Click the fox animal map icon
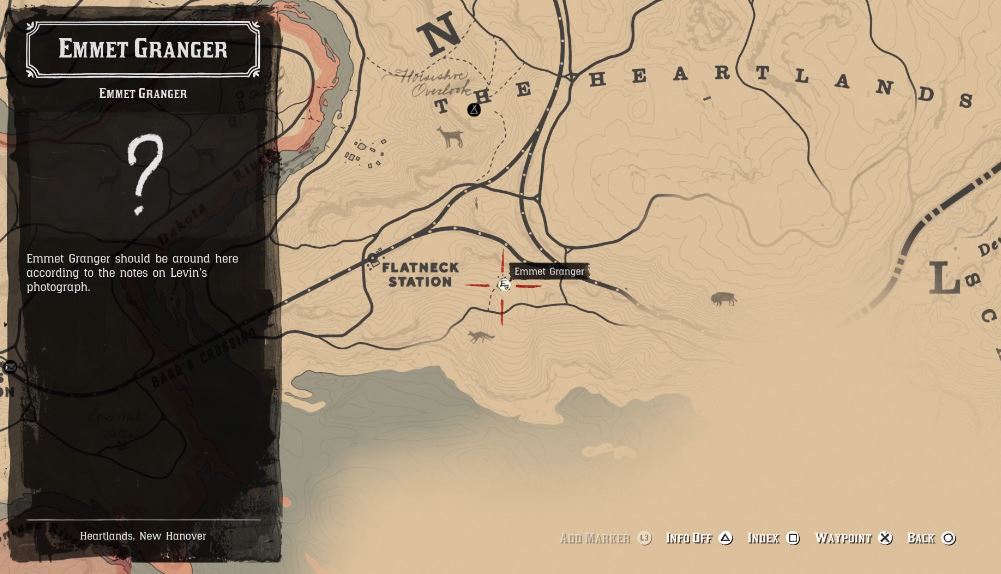Screen dimensions: 1001x574 (481, 337)
